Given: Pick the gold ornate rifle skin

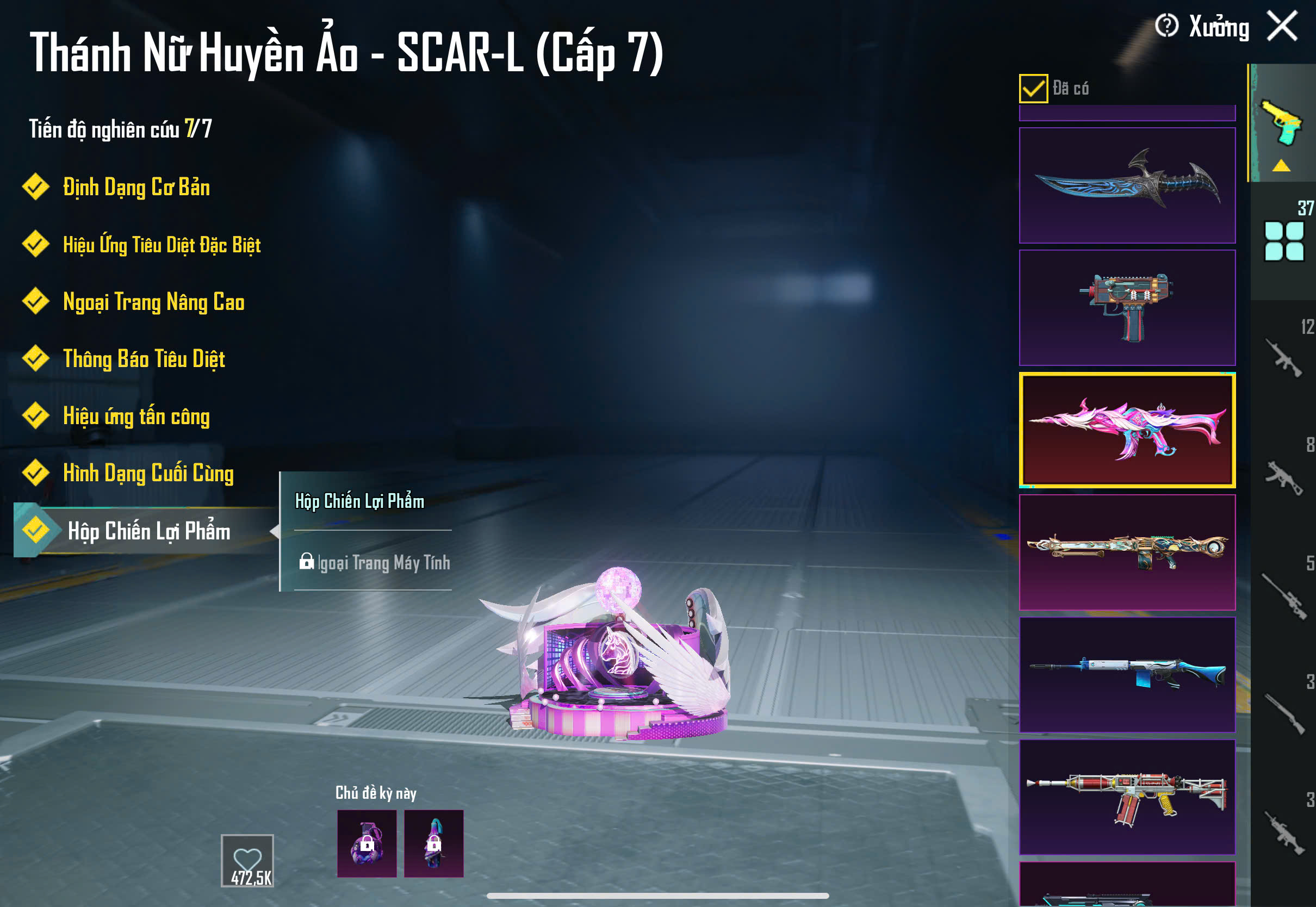Looking at the screenshot, I should tap(1127, 552).
